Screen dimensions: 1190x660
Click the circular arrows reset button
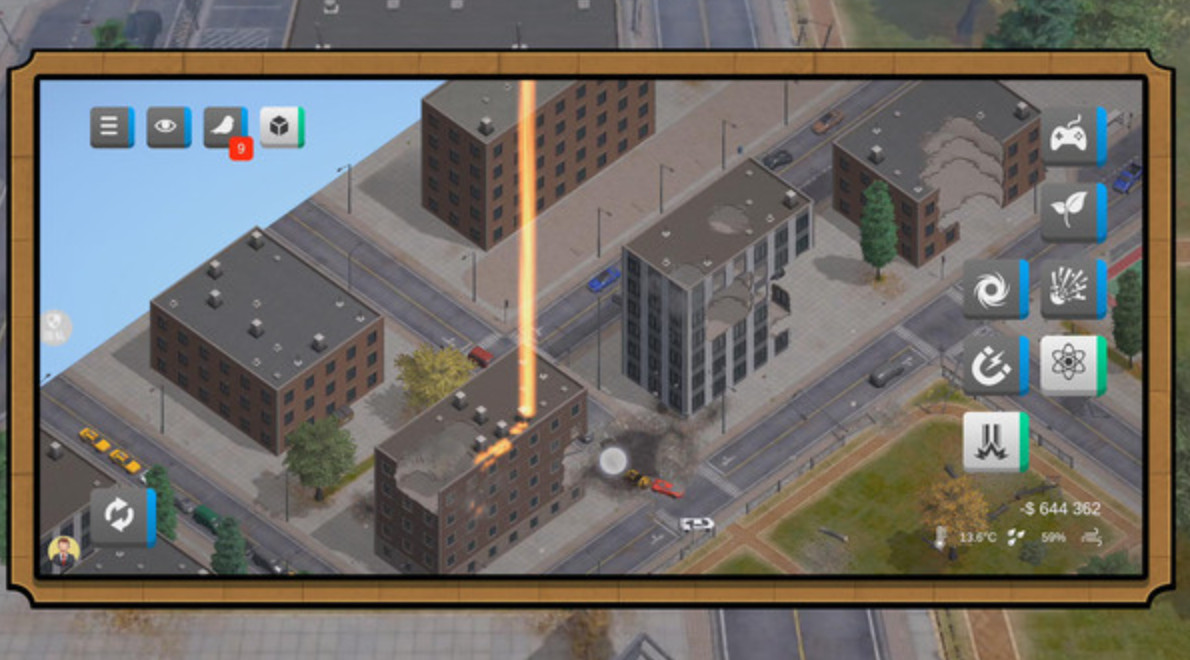click(120, 516)
